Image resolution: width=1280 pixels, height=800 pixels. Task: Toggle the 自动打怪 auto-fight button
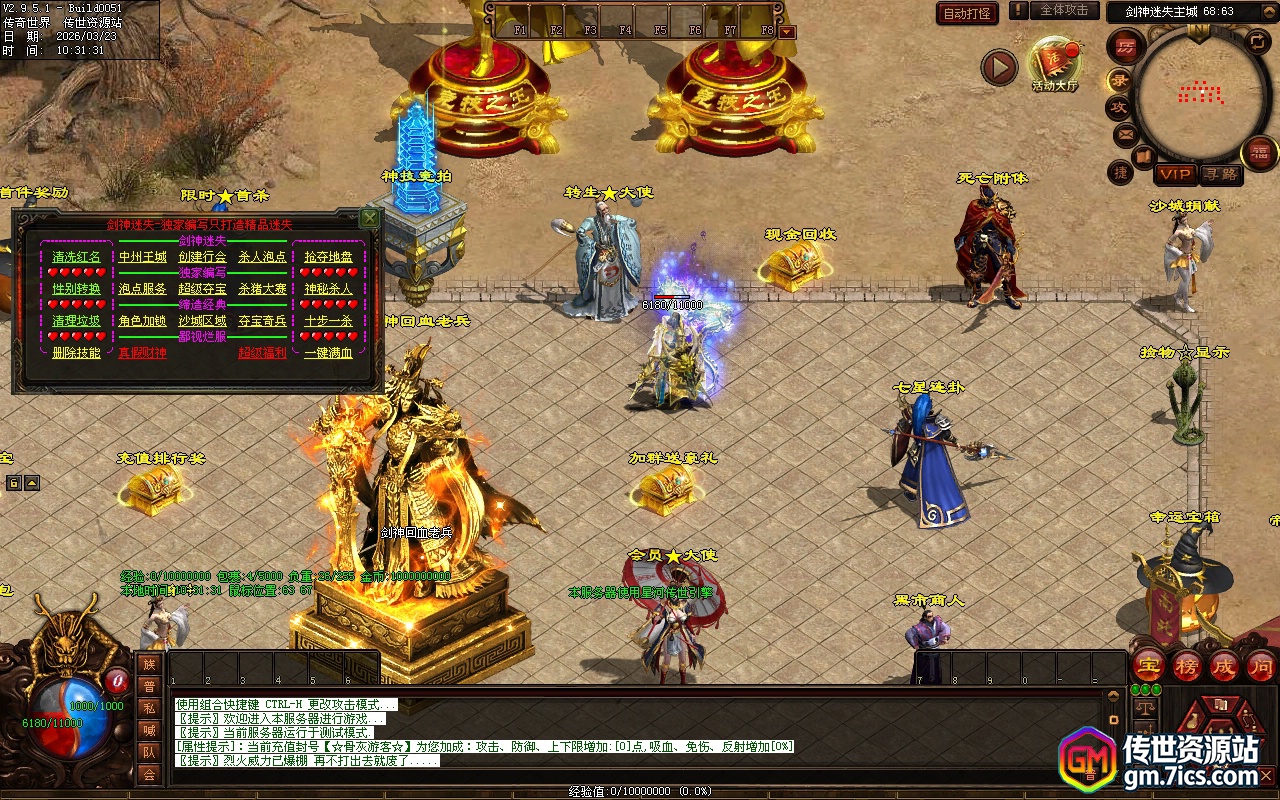(x=967, y=13)
